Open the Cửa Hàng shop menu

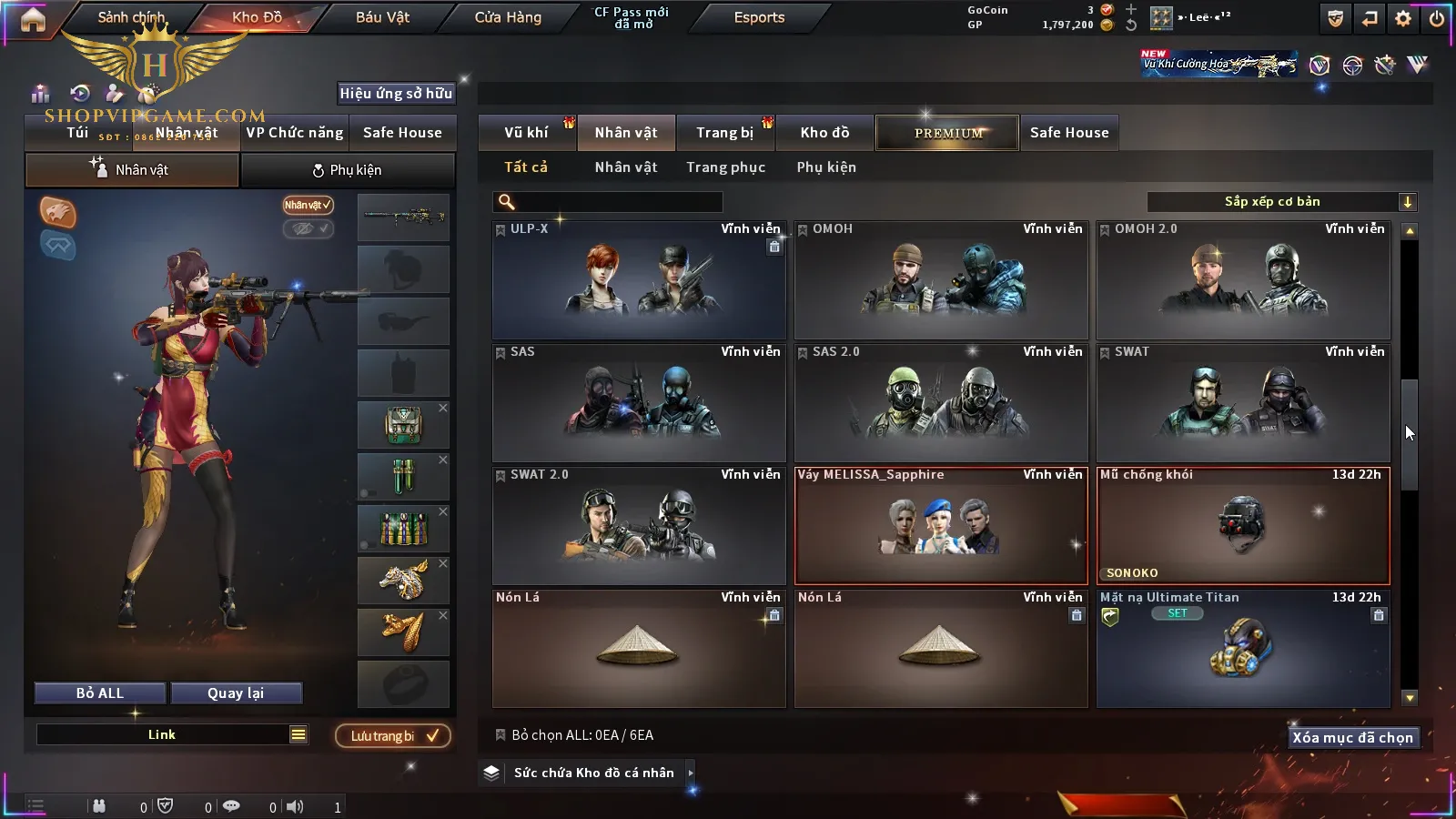point(508,17)
